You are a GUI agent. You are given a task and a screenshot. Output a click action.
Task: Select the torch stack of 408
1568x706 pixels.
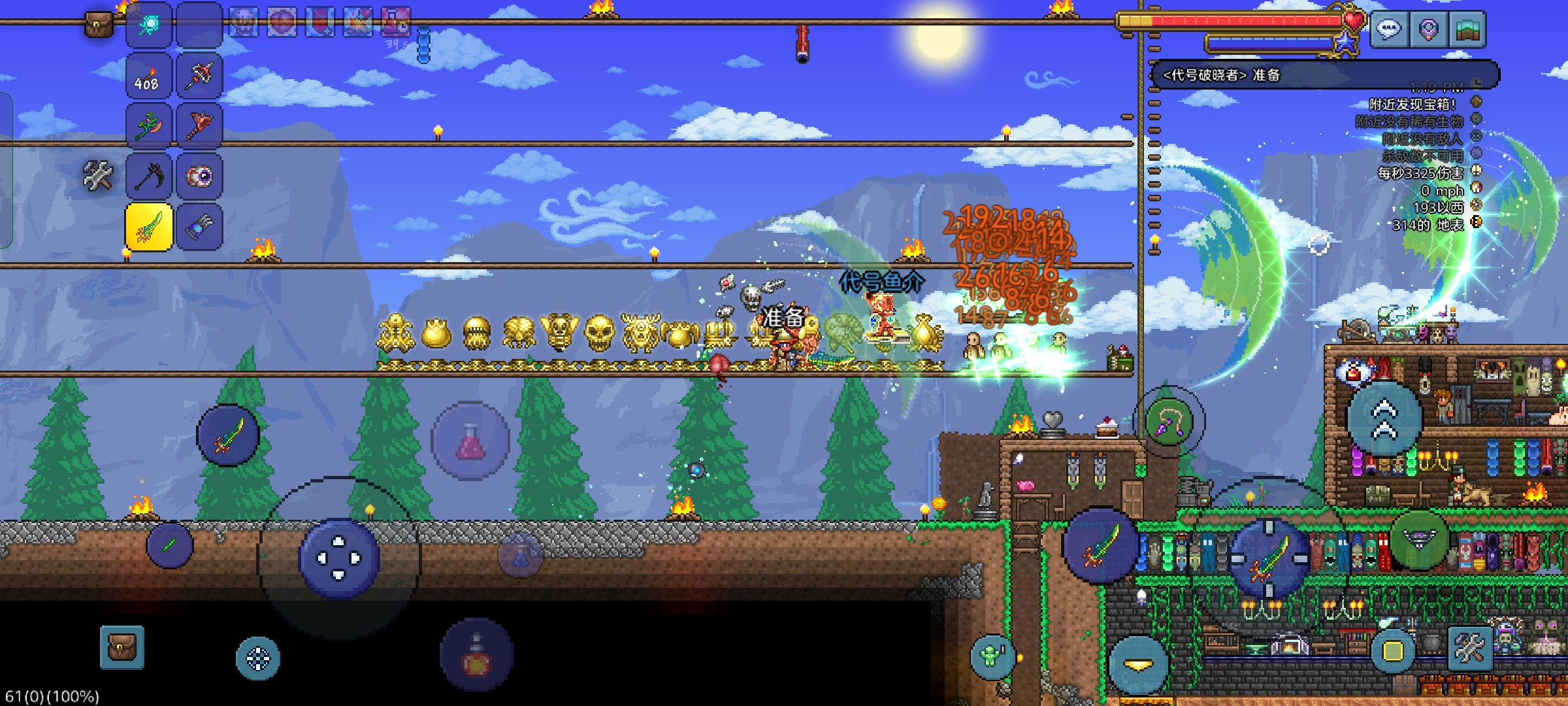pos(148,76)
